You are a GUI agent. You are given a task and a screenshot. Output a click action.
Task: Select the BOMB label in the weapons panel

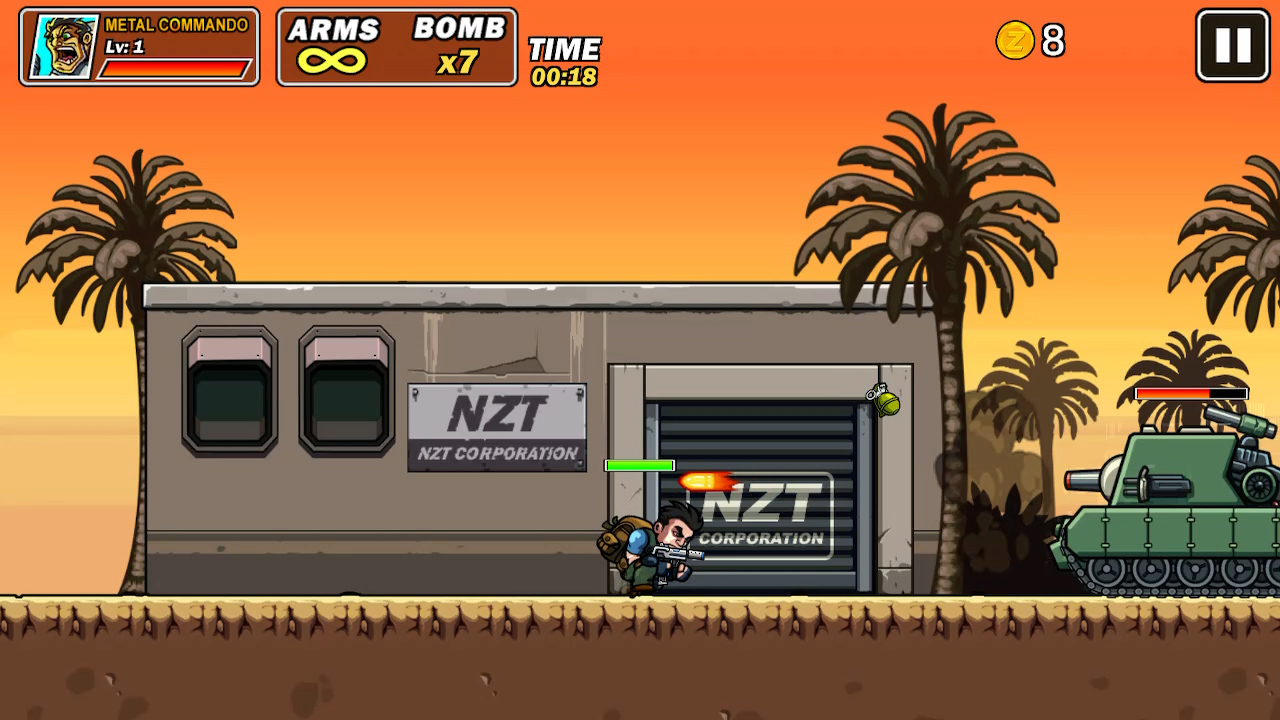click(459, 29)
